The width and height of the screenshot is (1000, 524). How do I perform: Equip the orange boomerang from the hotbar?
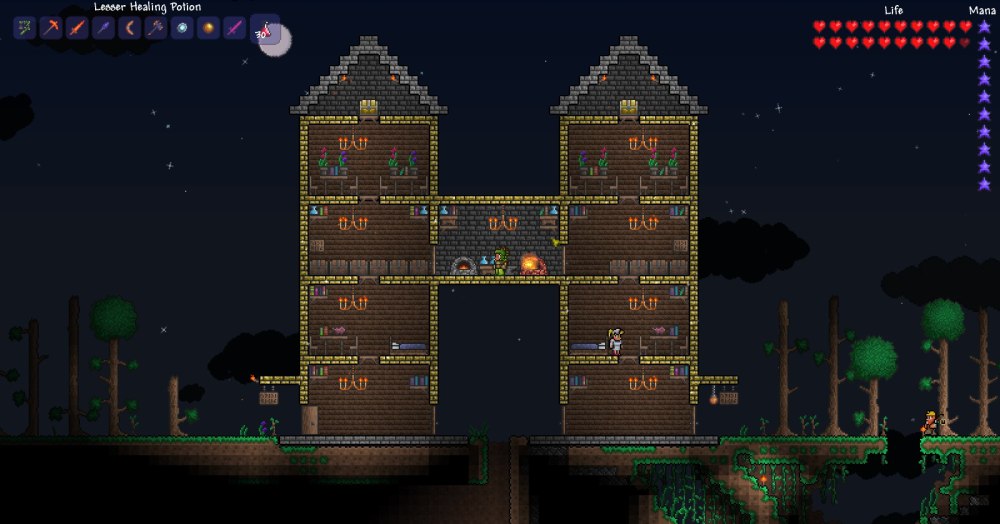pos(129,28)
